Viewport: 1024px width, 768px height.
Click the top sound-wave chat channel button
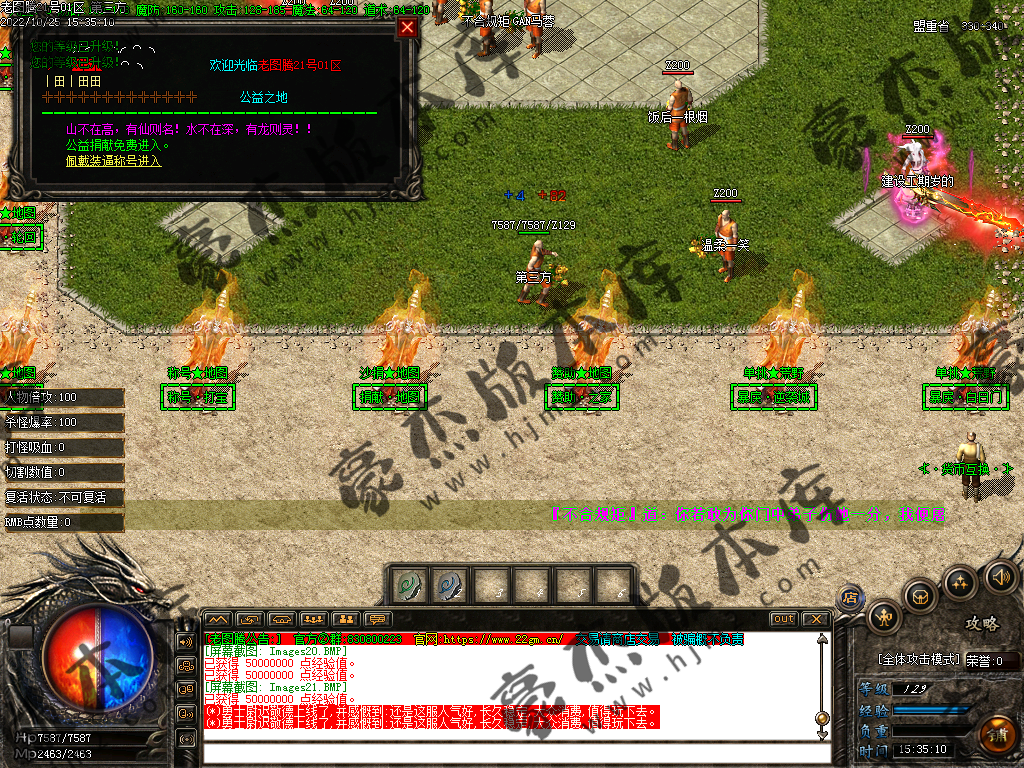click(185, 641)
